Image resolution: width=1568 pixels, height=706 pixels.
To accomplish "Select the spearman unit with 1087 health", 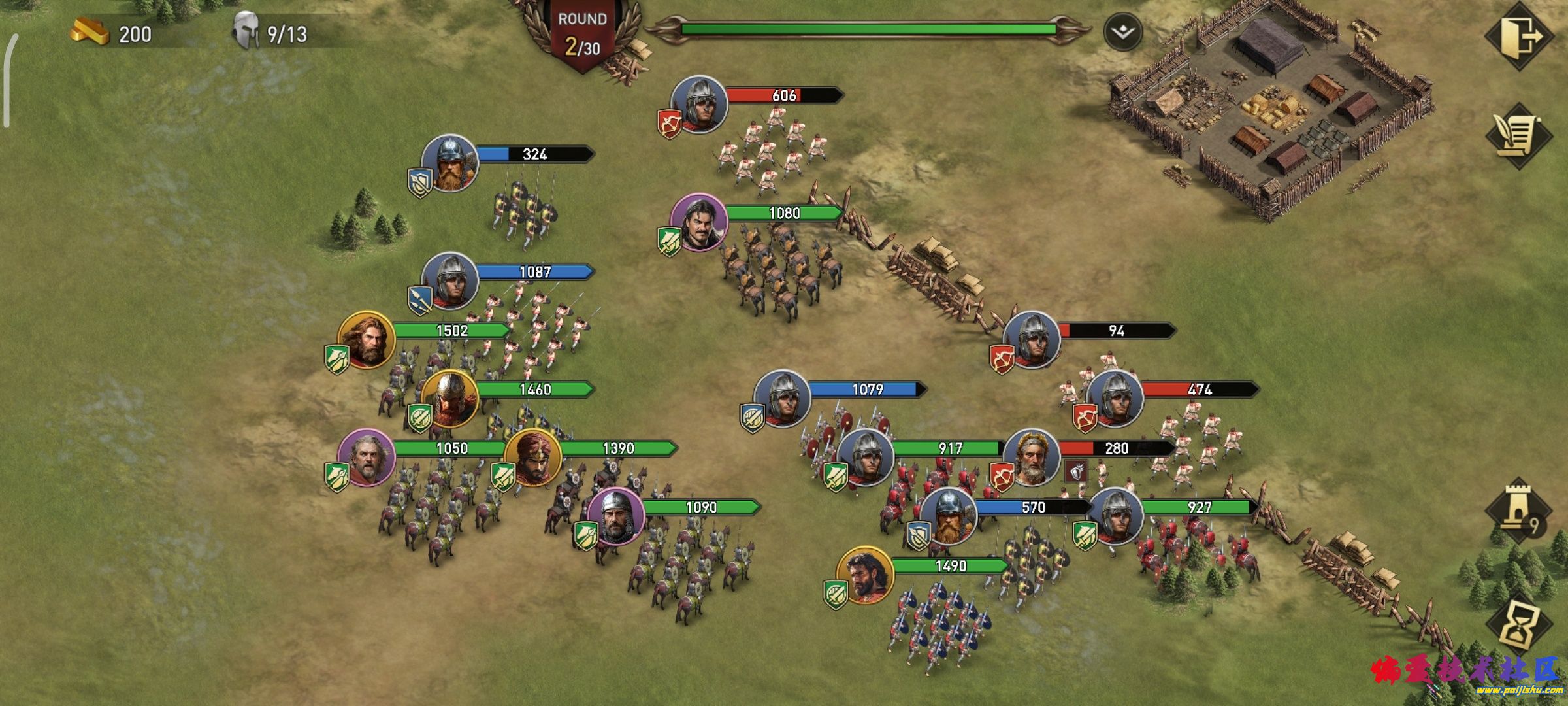I will 449,281.
